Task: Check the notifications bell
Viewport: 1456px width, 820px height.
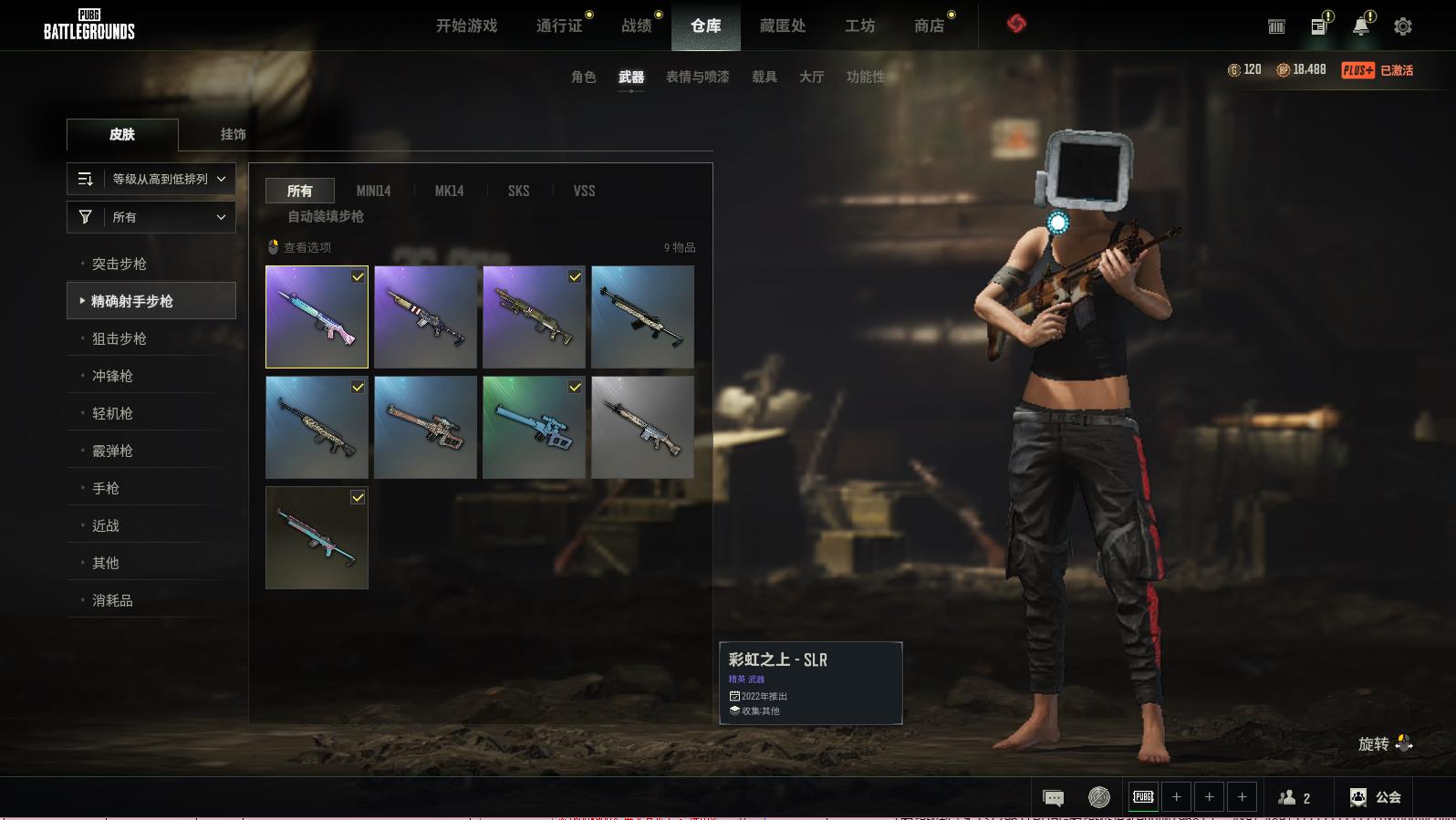Action: point(1360,26)
